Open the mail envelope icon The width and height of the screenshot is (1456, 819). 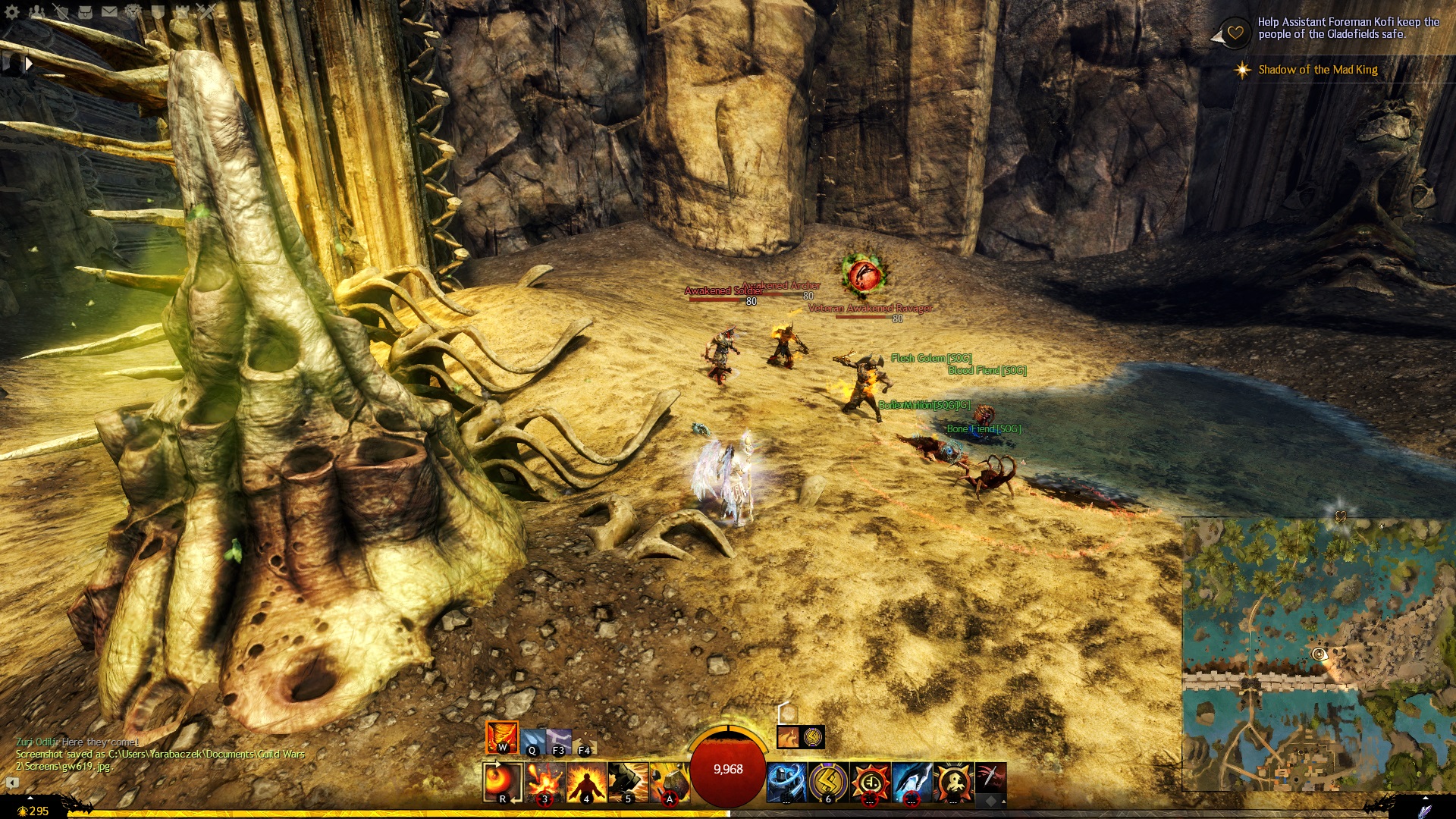click(110, 11)
